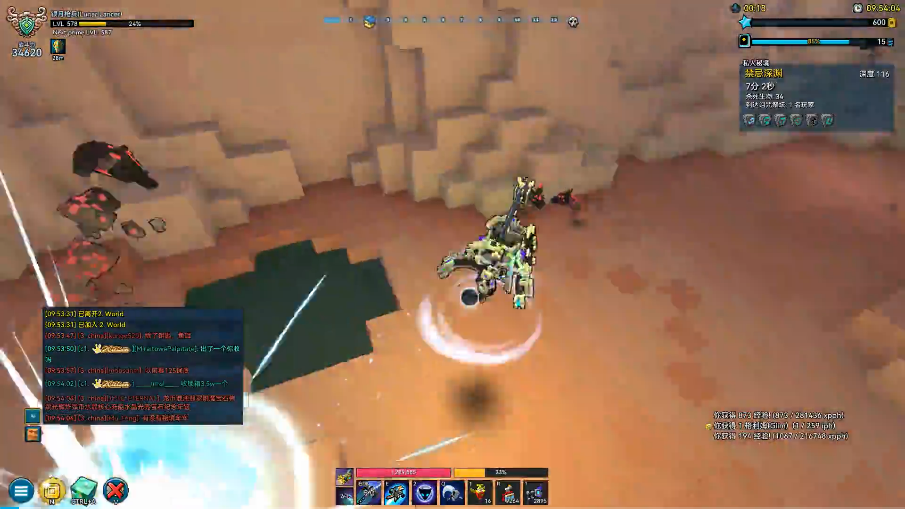The width and height of the screenshot is (905, 509).
Task: Click the red X button
Action: [116, 490]
